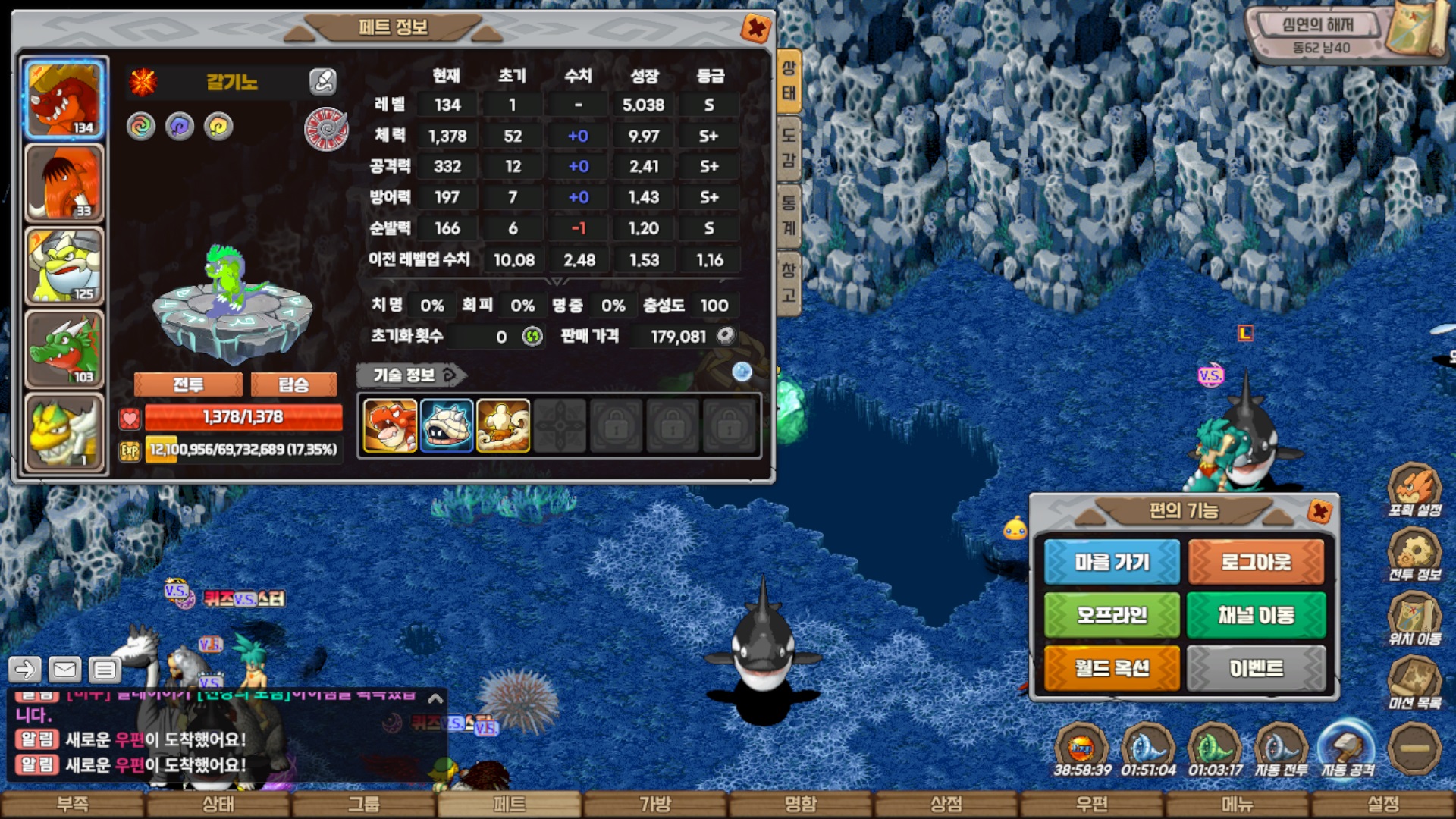Open the 이벤트 event button

(1256, 668)
